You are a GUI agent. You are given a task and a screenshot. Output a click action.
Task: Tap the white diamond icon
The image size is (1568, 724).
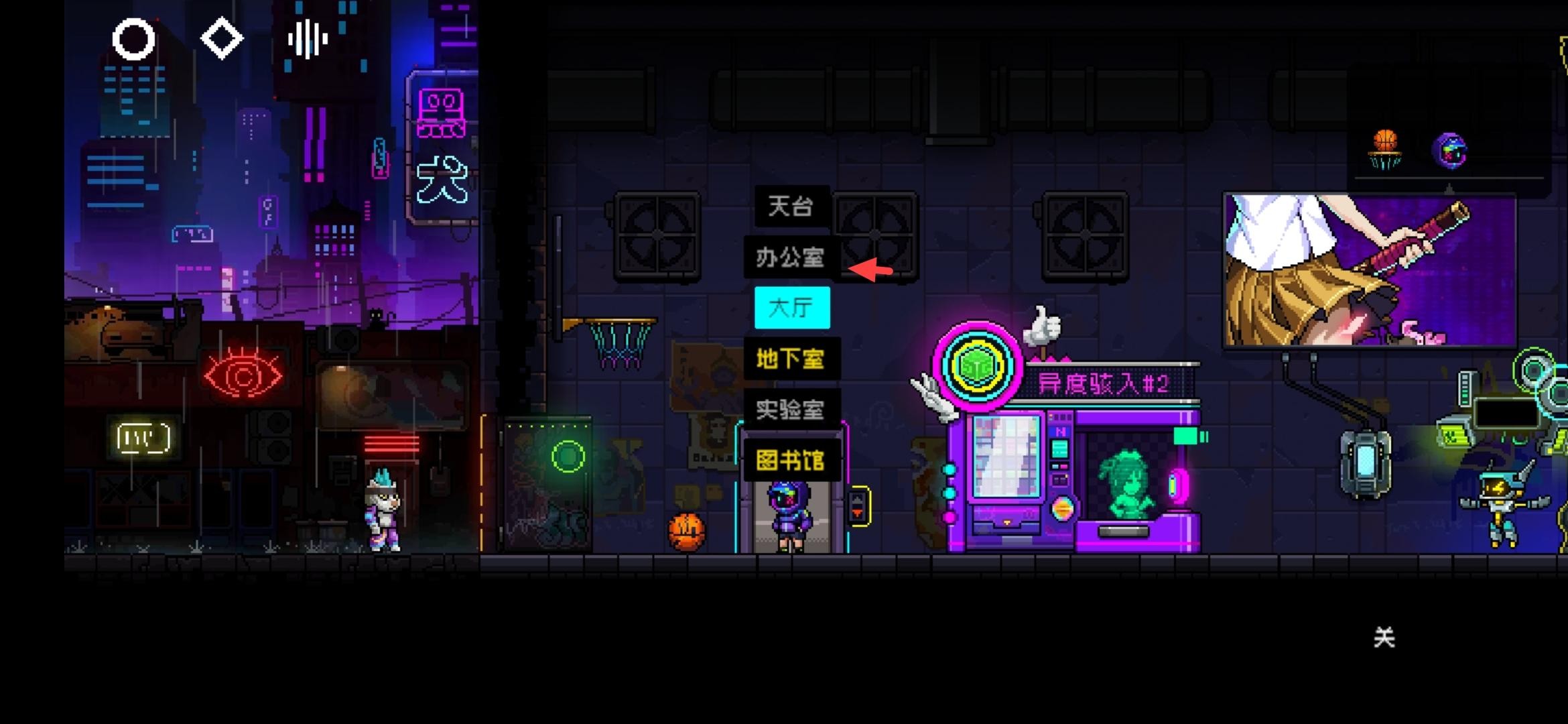click(222, 39)
